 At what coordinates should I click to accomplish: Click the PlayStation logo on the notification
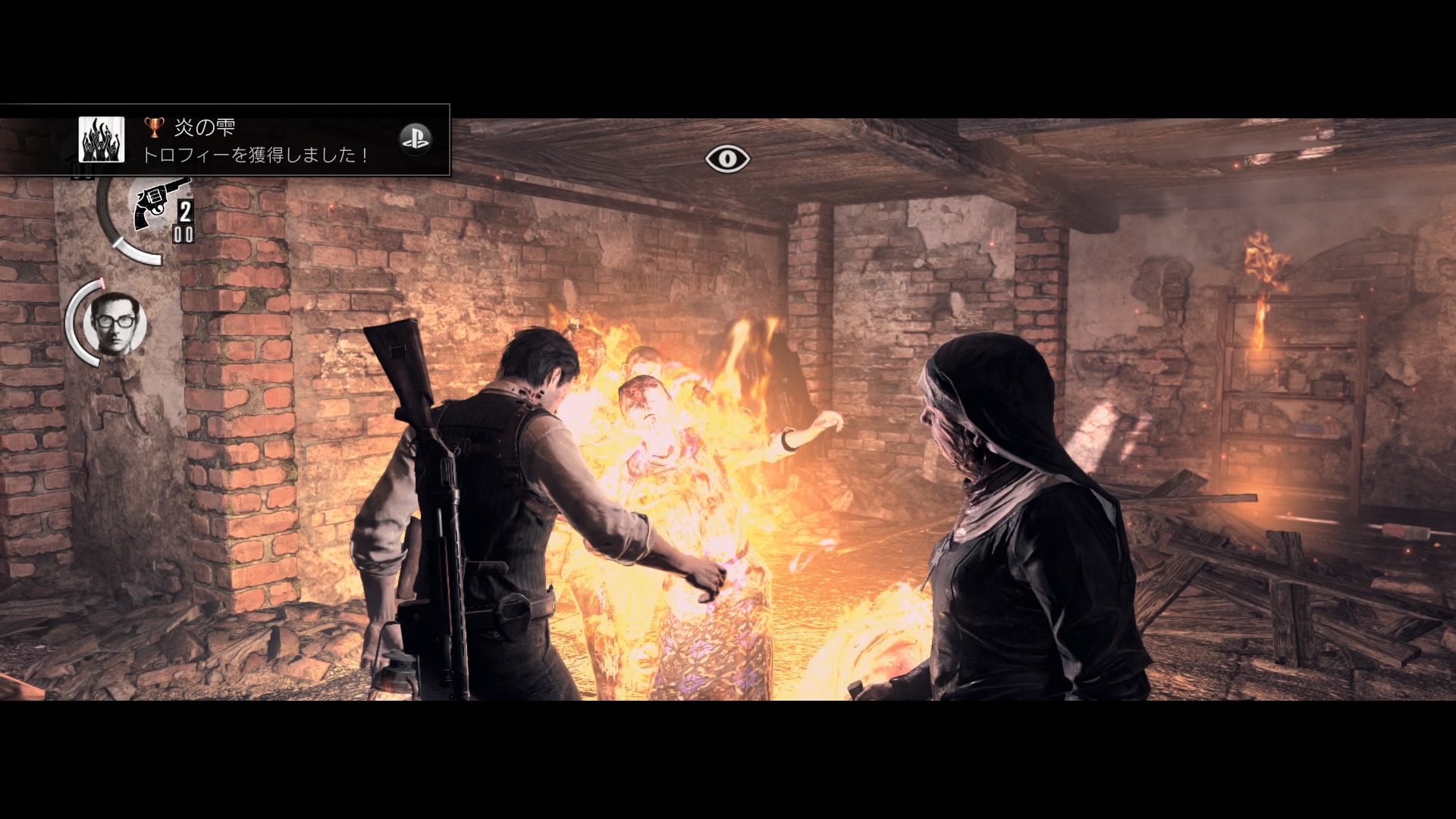click(415, 139)
